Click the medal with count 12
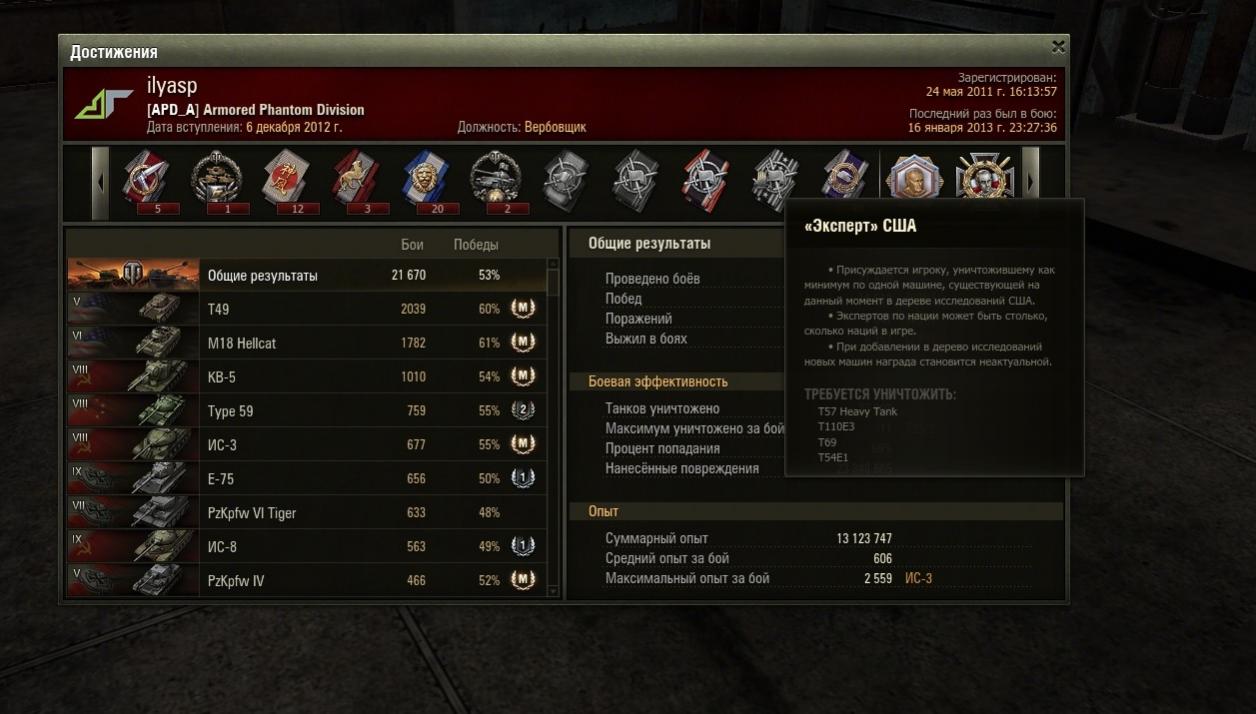 [x=287, y=179]
